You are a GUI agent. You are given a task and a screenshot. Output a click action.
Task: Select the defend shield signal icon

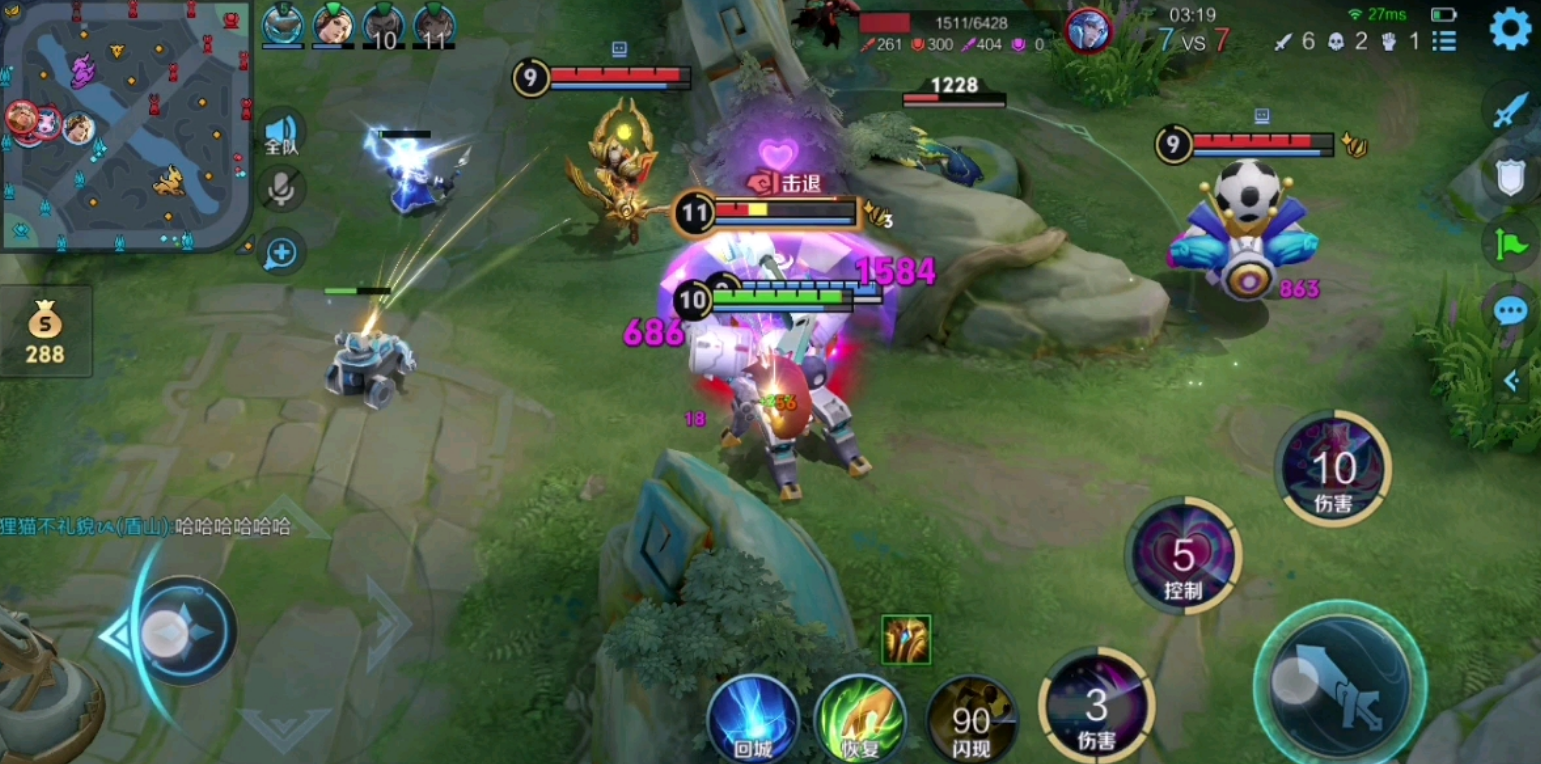[x=1511, y=178]
